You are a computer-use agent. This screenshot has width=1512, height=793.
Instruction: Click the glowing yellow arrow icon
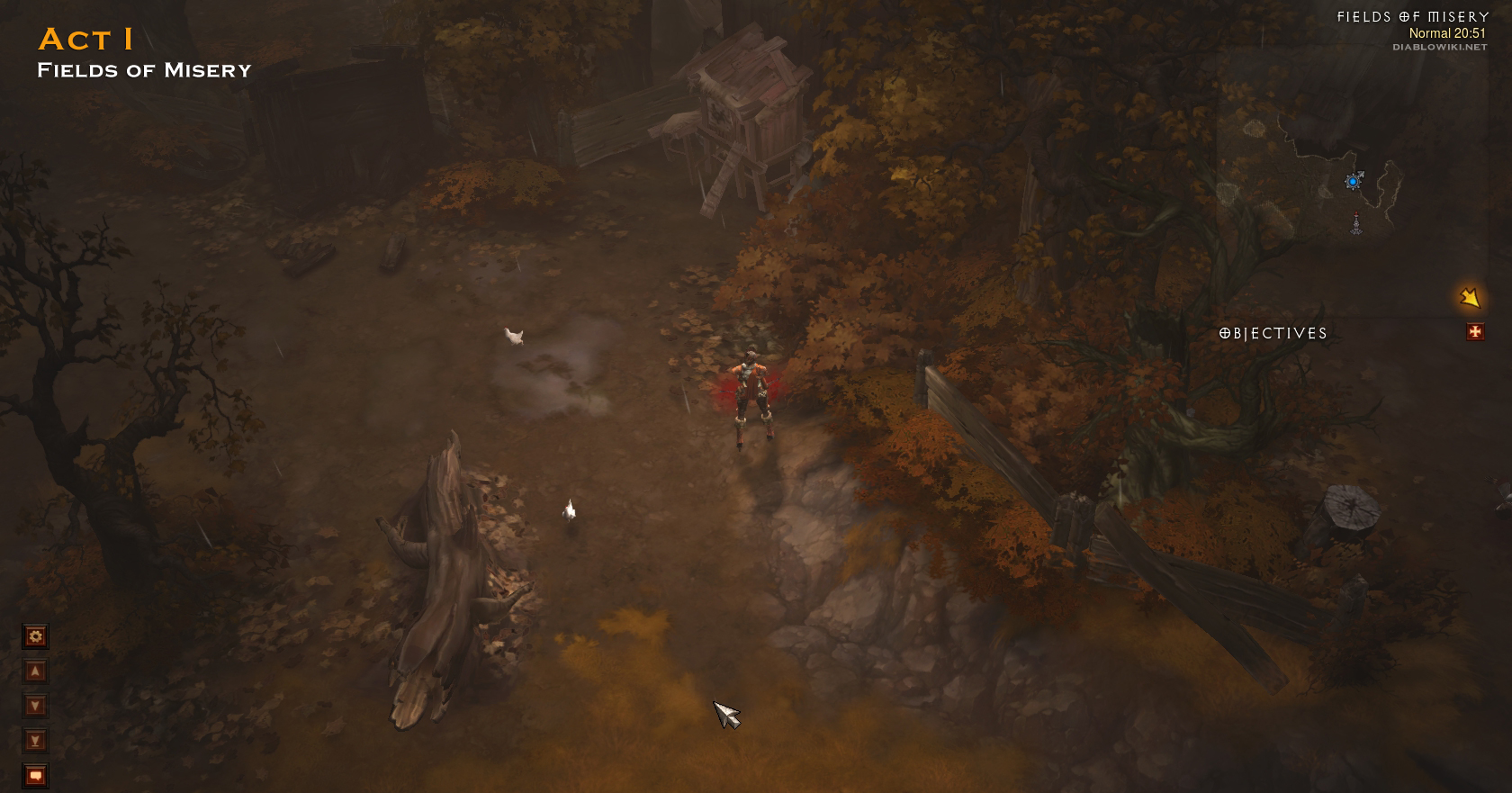click(1470, 297)
